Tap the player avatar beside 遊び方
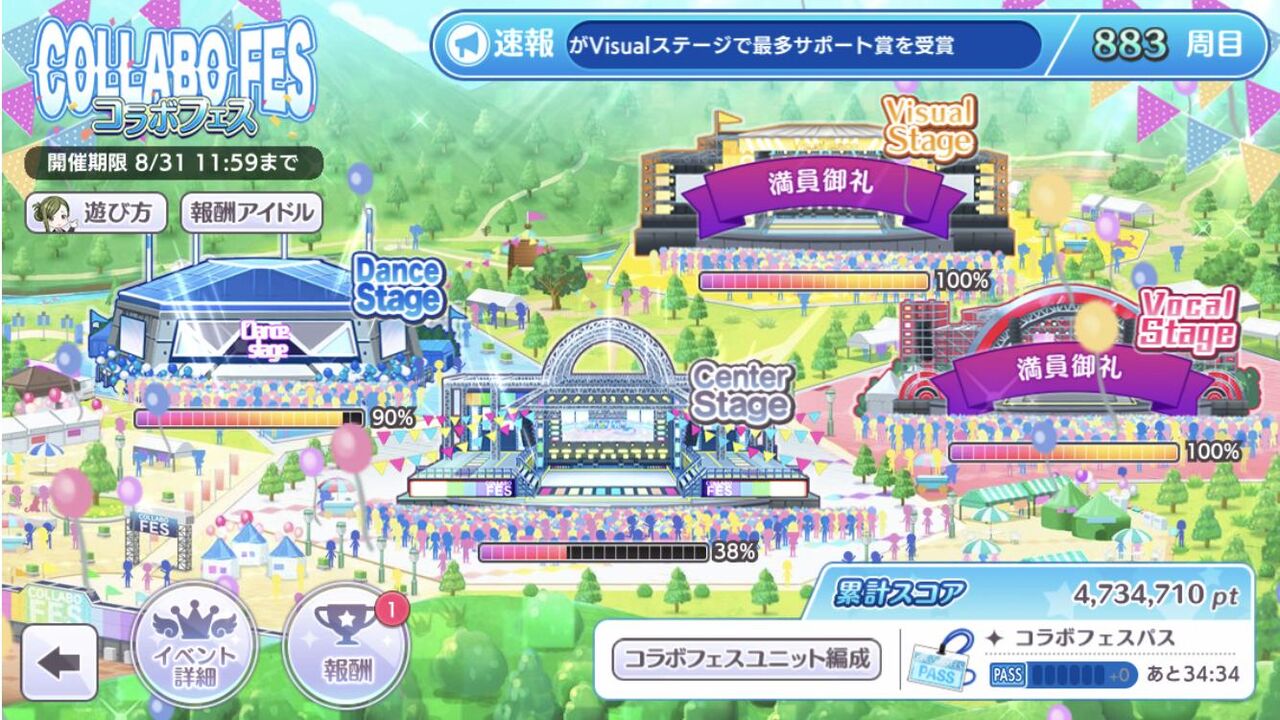Image resolution: width=1280 pixels, height=720 pixels. [56, 211]
